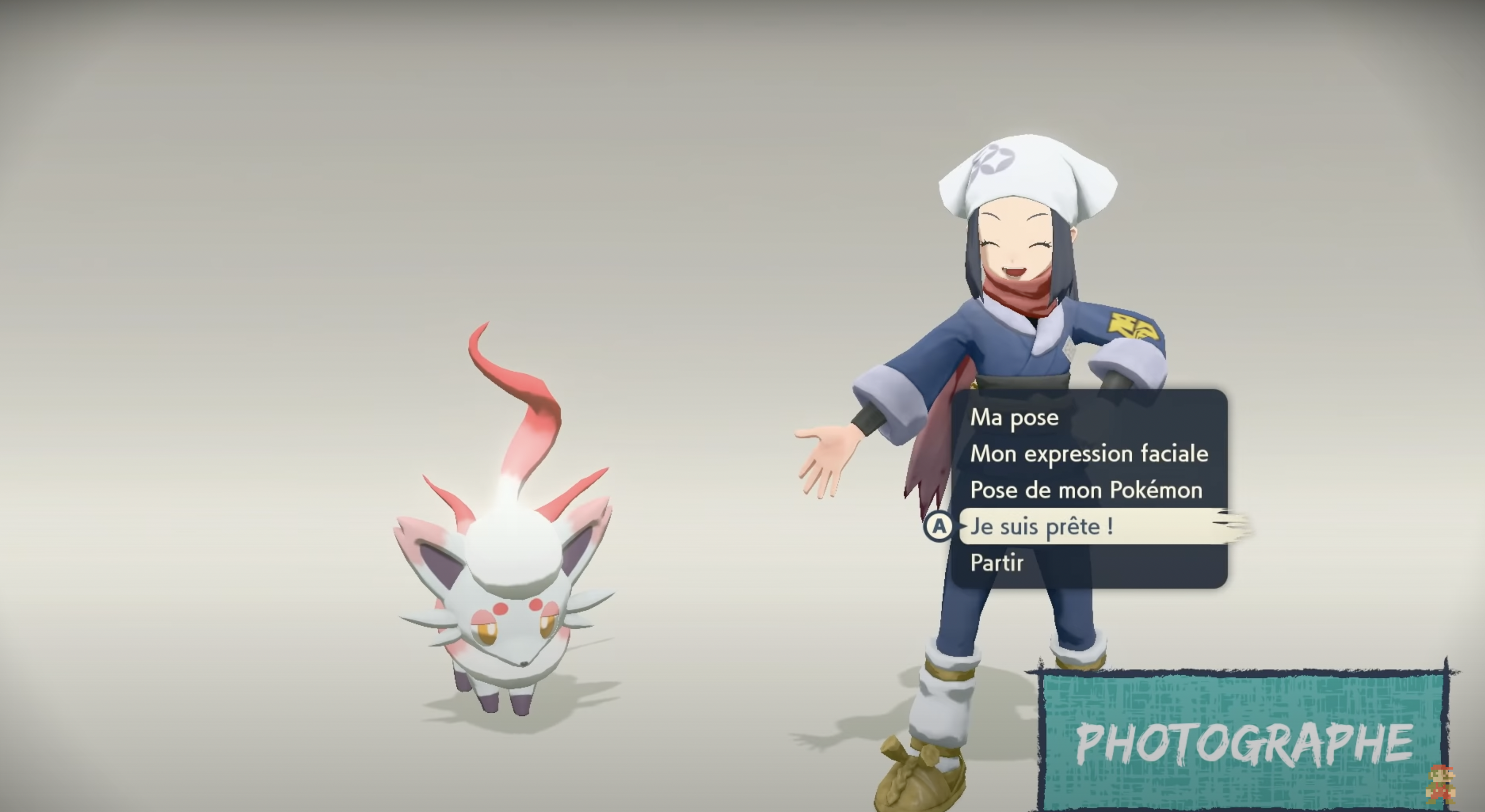Choose "Mon expression faciale"

coord(1089,454)
